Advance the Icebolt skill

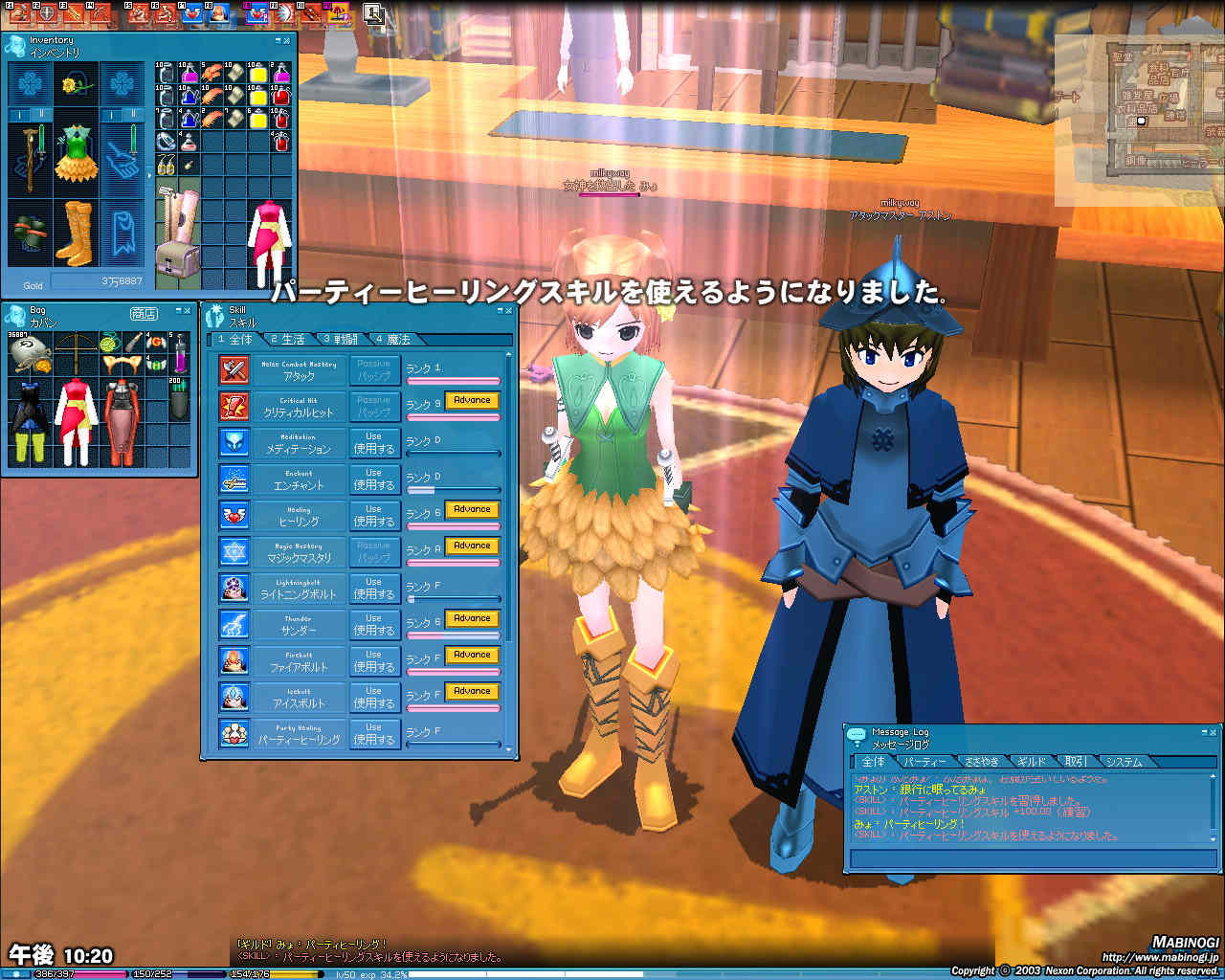pos(472,692)
